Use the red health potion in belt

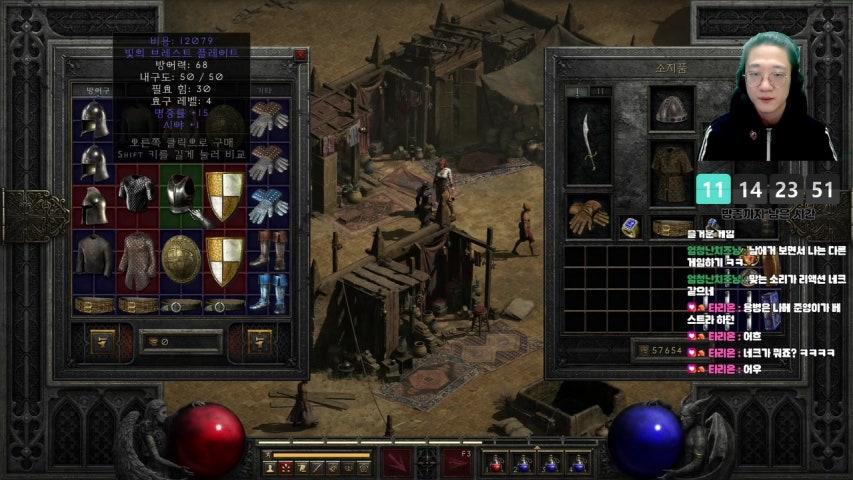tap(494, 463)
